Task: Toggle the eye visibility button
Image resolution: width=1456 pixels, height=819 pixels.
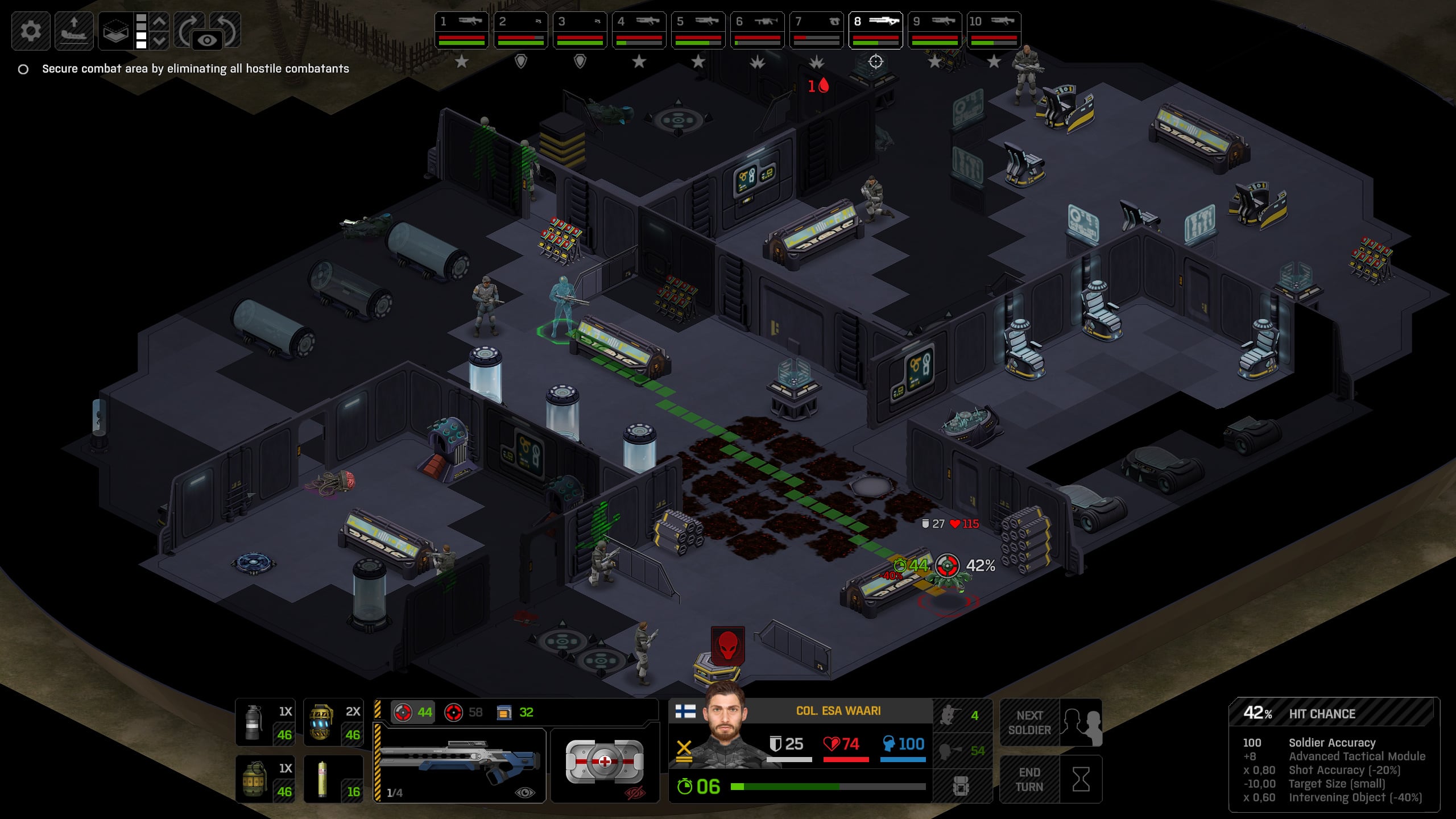Action: [207, 40]
